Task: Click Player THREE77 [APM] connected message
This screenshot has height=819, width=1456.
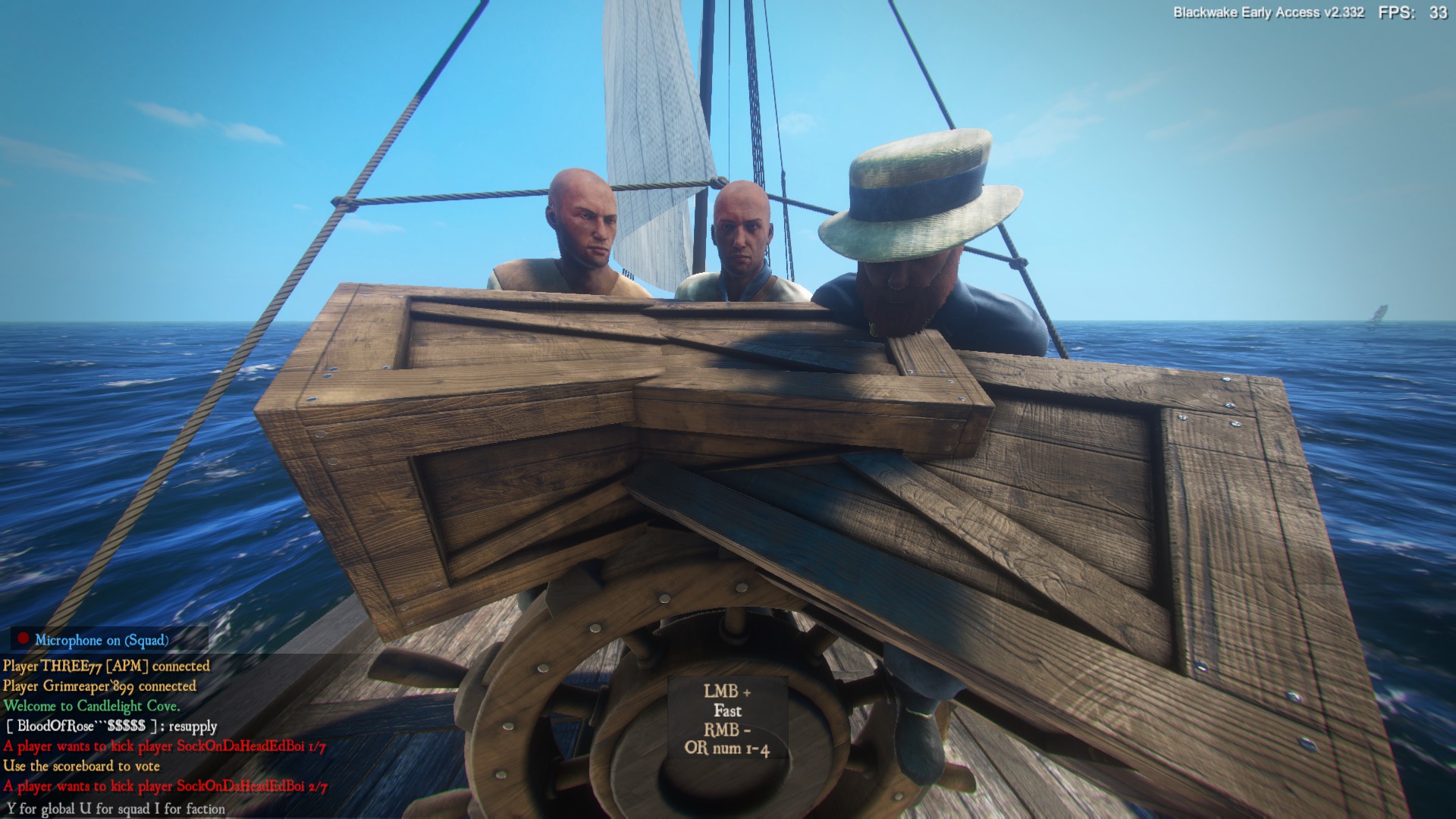Action: (105, 666)
